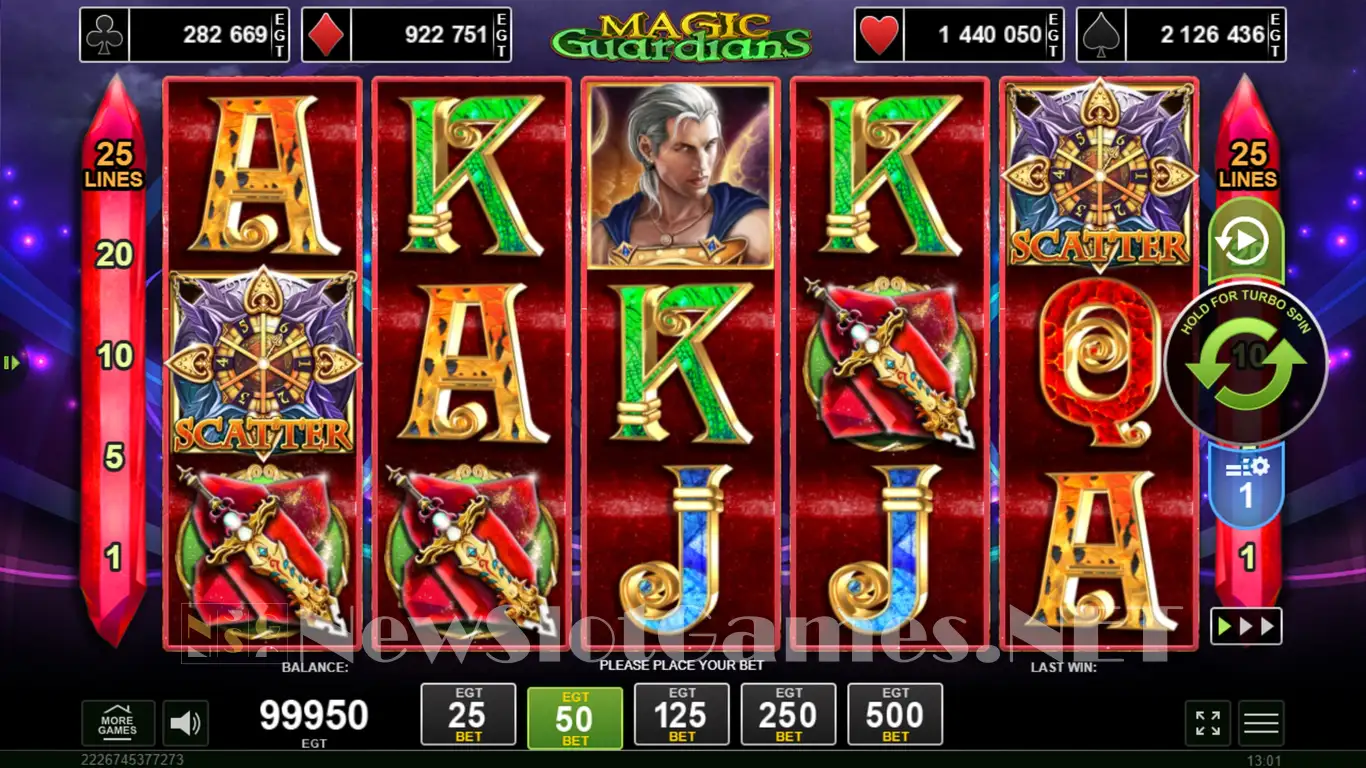
Task: Open the hamburger menu
Action: (1261, 723)
